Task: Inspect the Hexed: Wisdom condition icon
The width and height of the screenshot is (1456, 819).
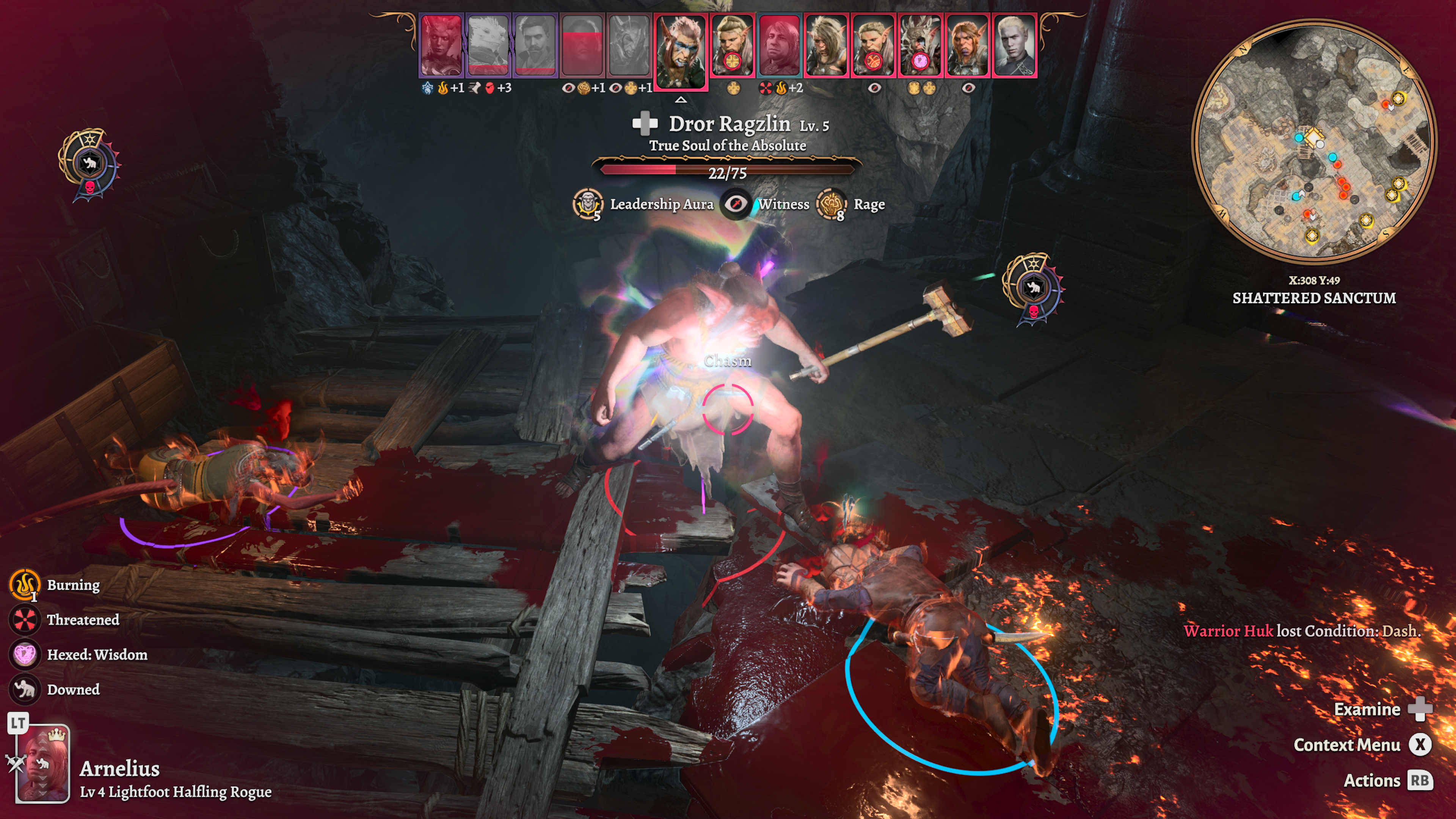Action: click(x=25, y=654)
